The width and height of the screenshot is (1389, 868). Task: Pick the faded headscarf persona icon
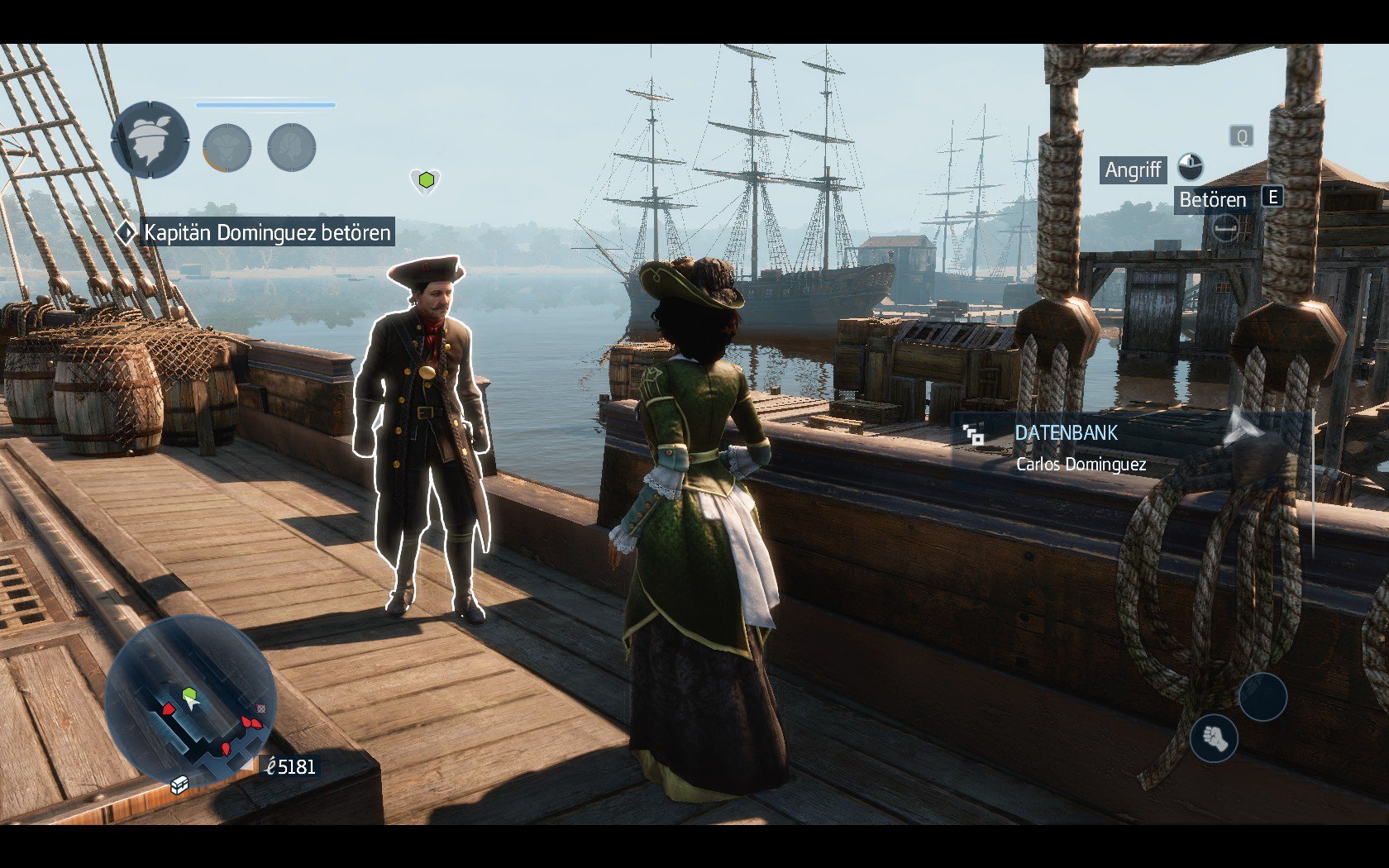pos(291,148)
